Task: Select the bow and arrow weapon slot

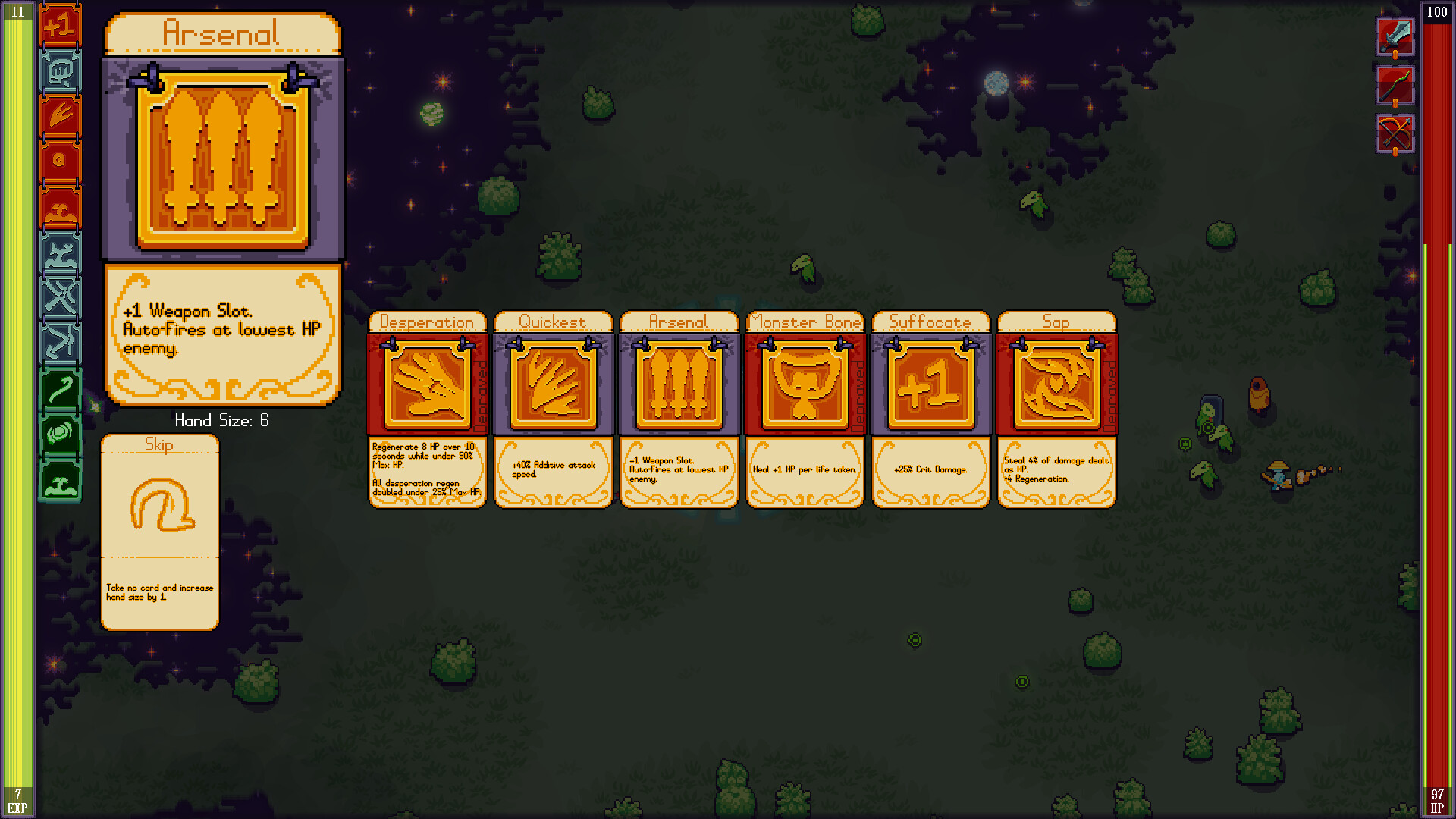Action: click(x=1395, y=135)
